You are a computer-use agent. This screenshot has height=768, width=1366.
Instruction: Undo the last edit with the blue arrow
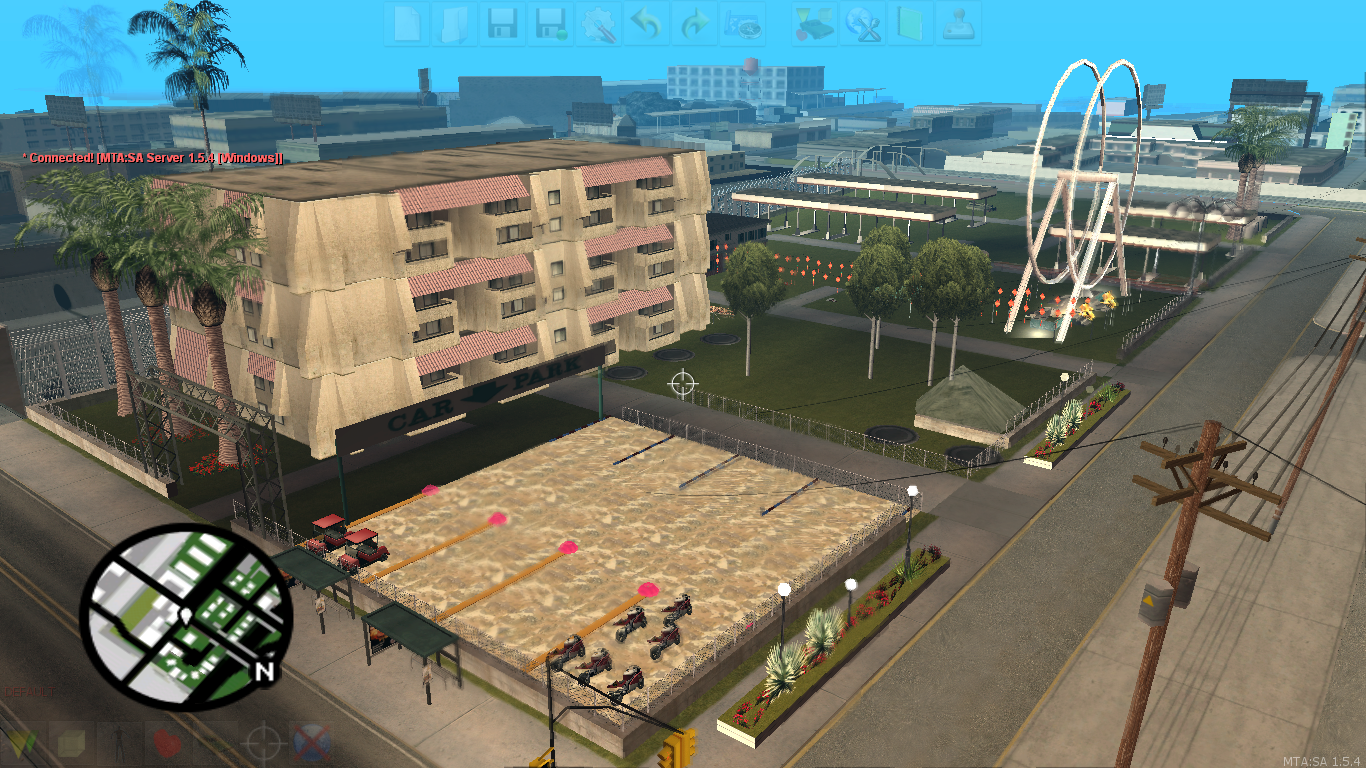tap(644, 25)
